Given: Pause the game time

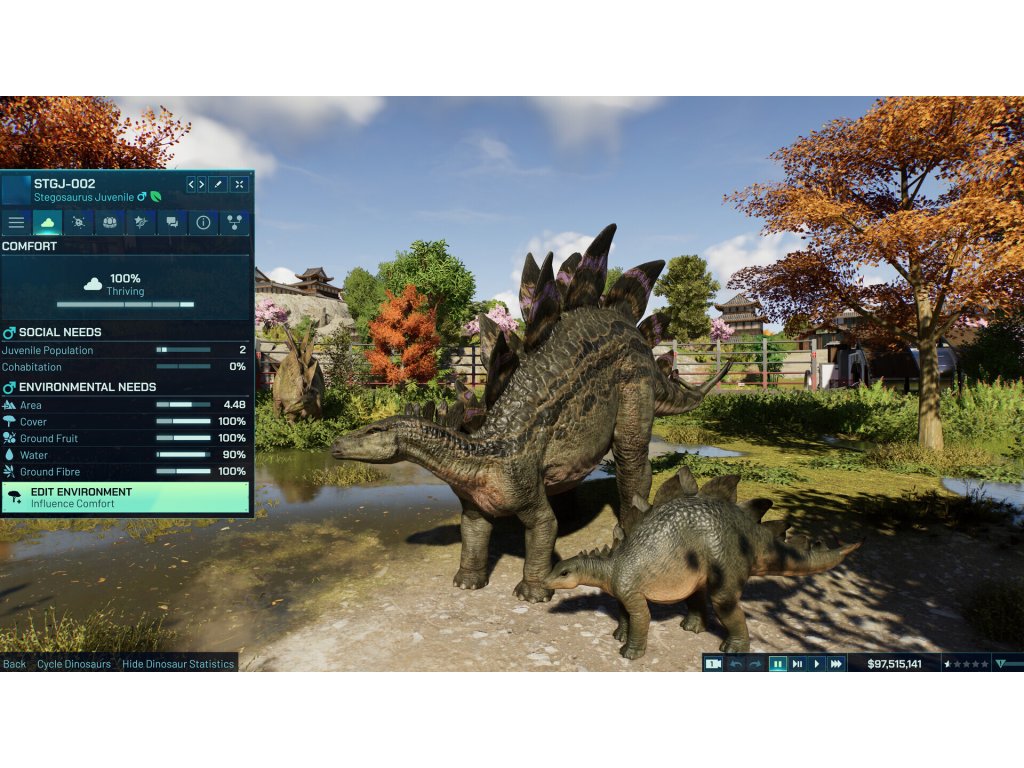Looking at the screenshot, I should pos(777,664).
